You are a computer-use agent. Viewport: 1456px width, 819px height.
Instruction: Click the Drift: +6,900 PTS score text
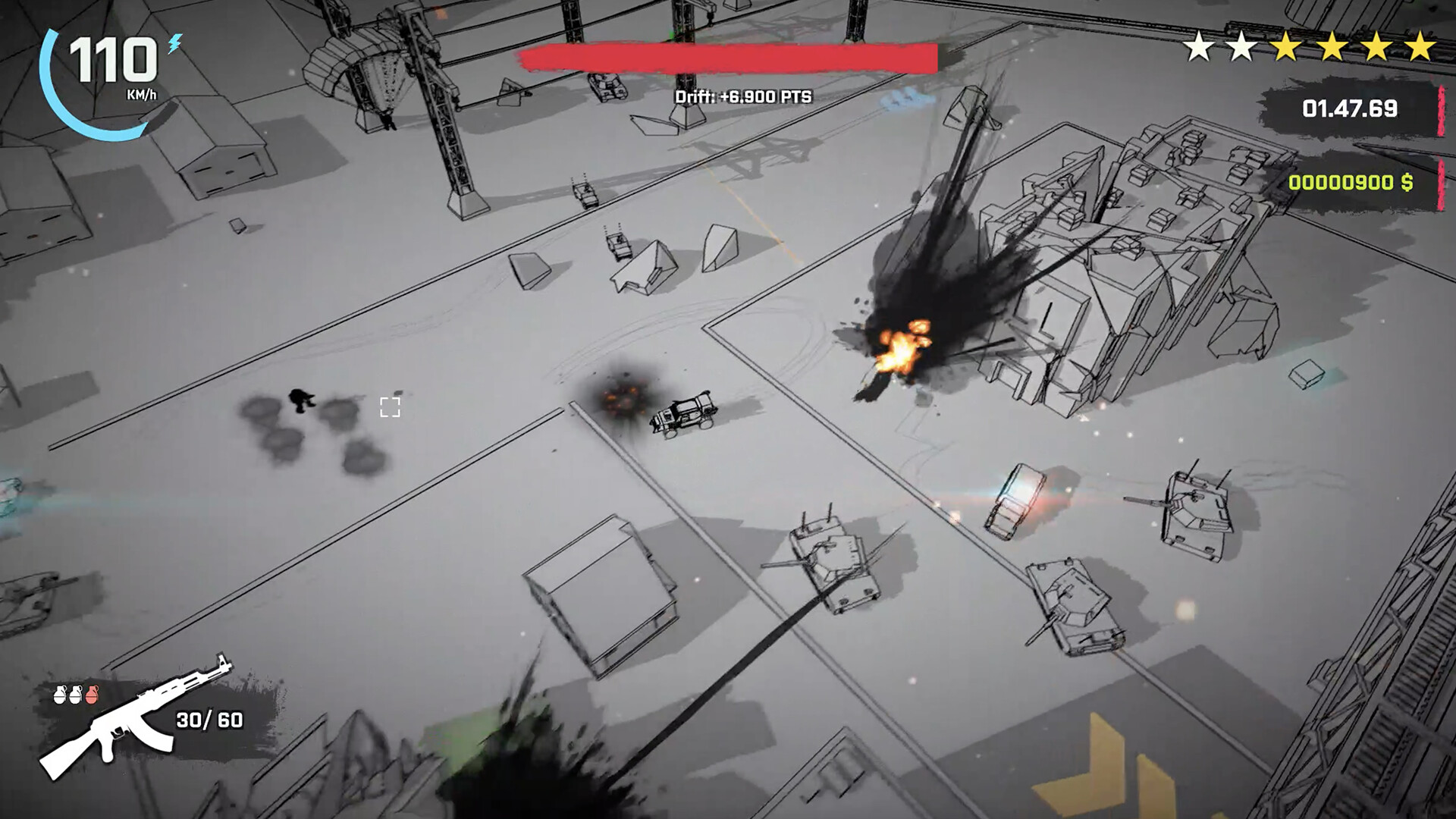click(x=745, y=96)
